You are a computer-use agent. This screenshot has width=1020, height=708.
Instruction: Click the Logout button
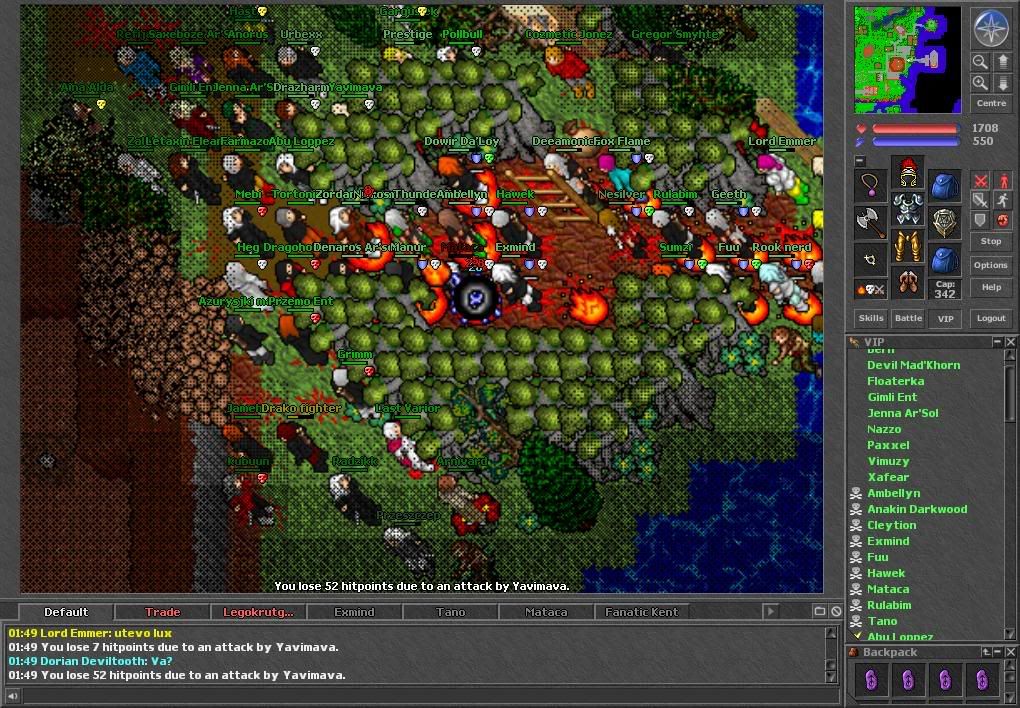(x=991, y=318)
